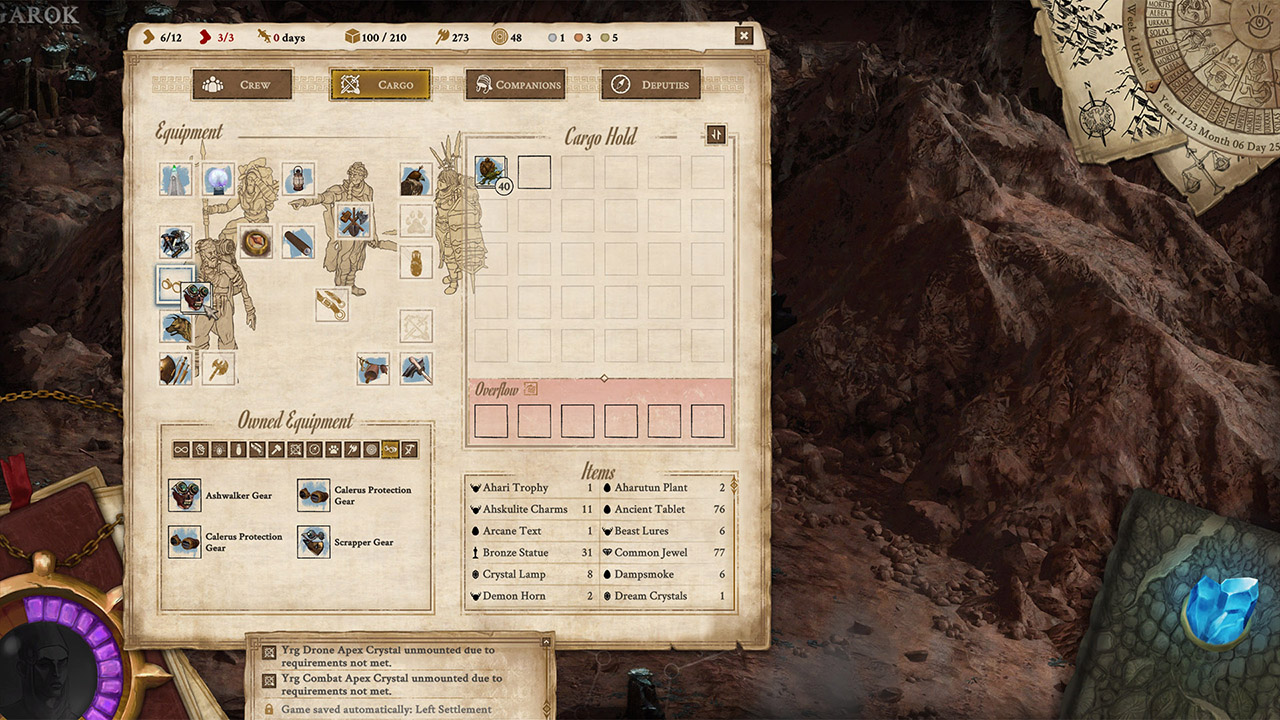
Task: Switch to the Companions tab
Action: click(515, 84)
